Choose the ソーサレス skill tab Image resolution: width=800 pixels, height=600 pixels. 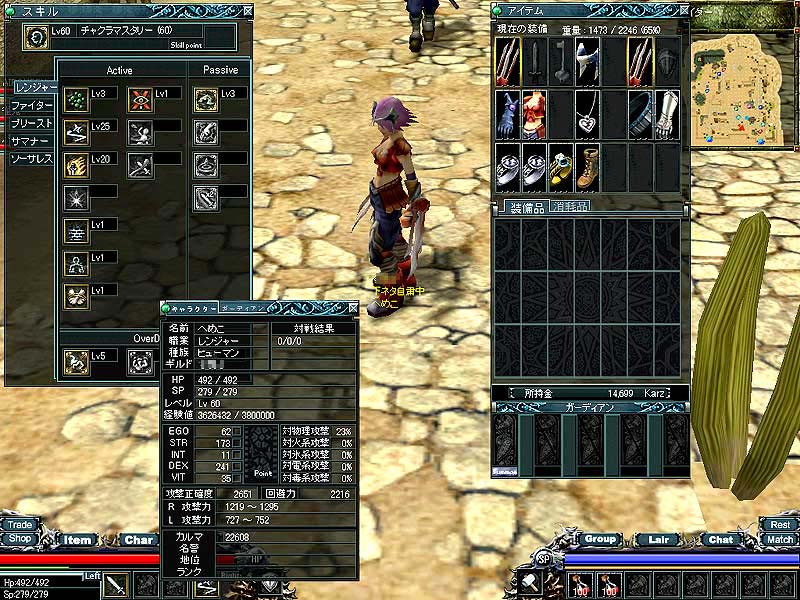point(32,159)
